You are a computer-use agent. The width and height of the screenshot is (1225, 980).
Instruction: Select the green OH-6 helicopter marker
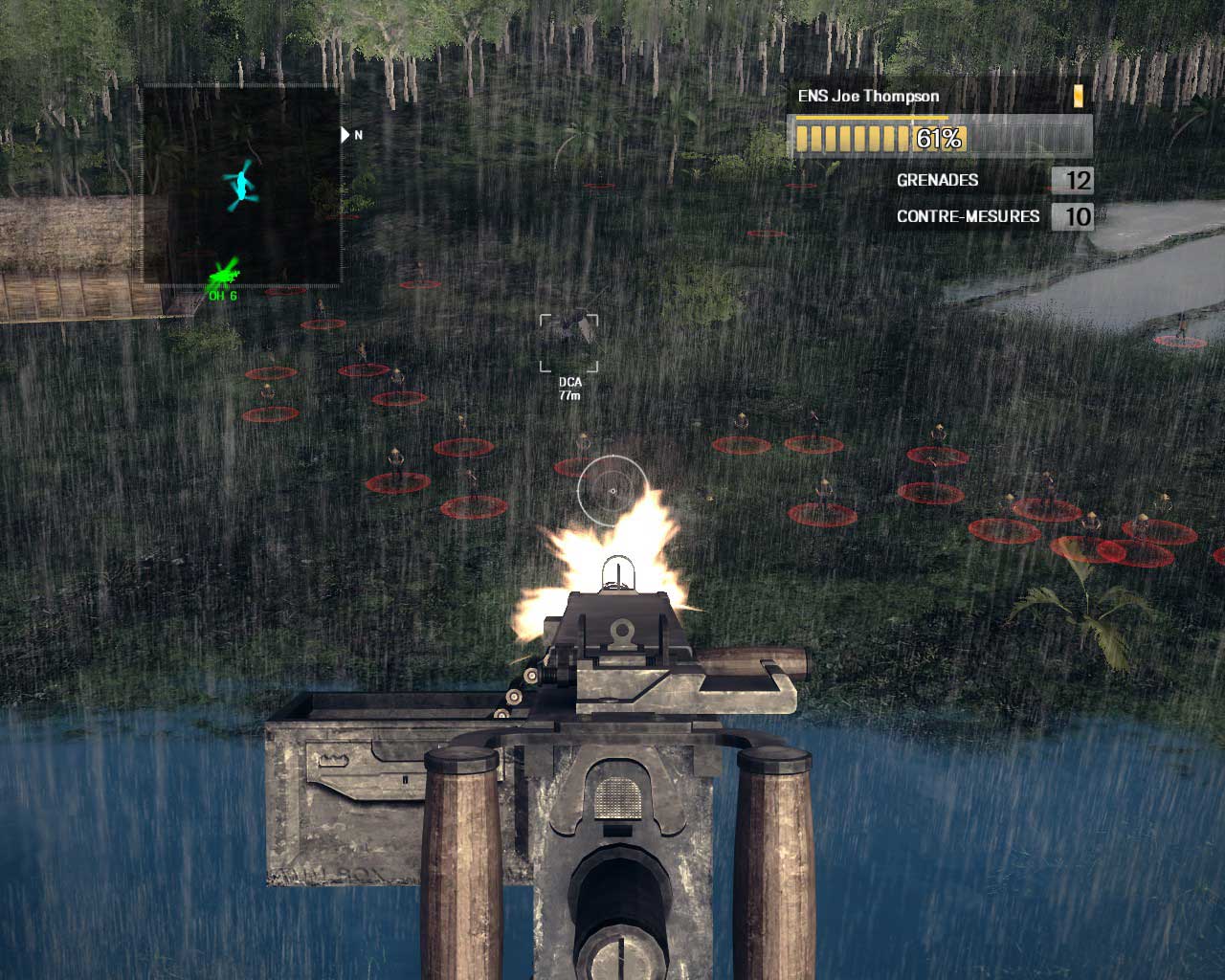pyautogui.click(x=224, y=276)
